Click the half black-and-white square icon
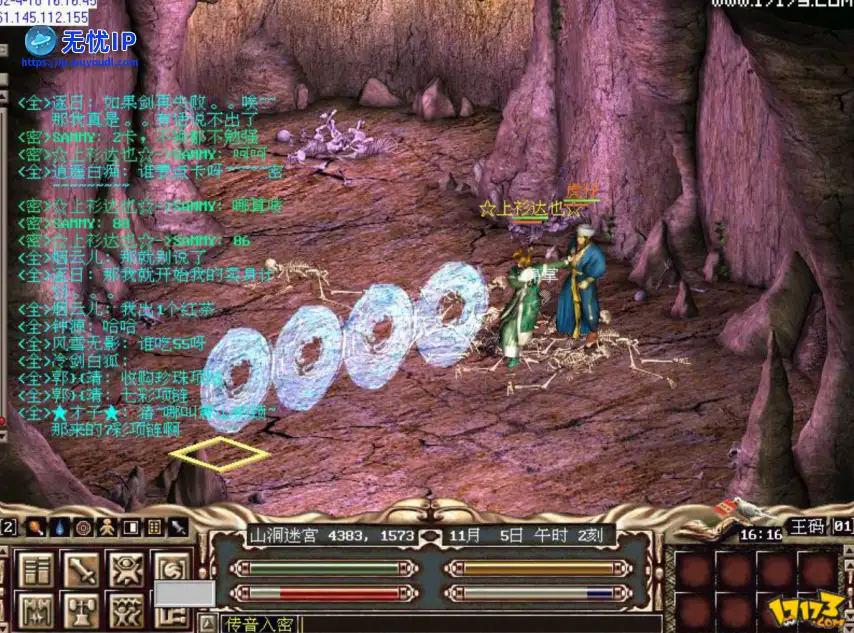854x633 pixels. [x=131, y=526]
